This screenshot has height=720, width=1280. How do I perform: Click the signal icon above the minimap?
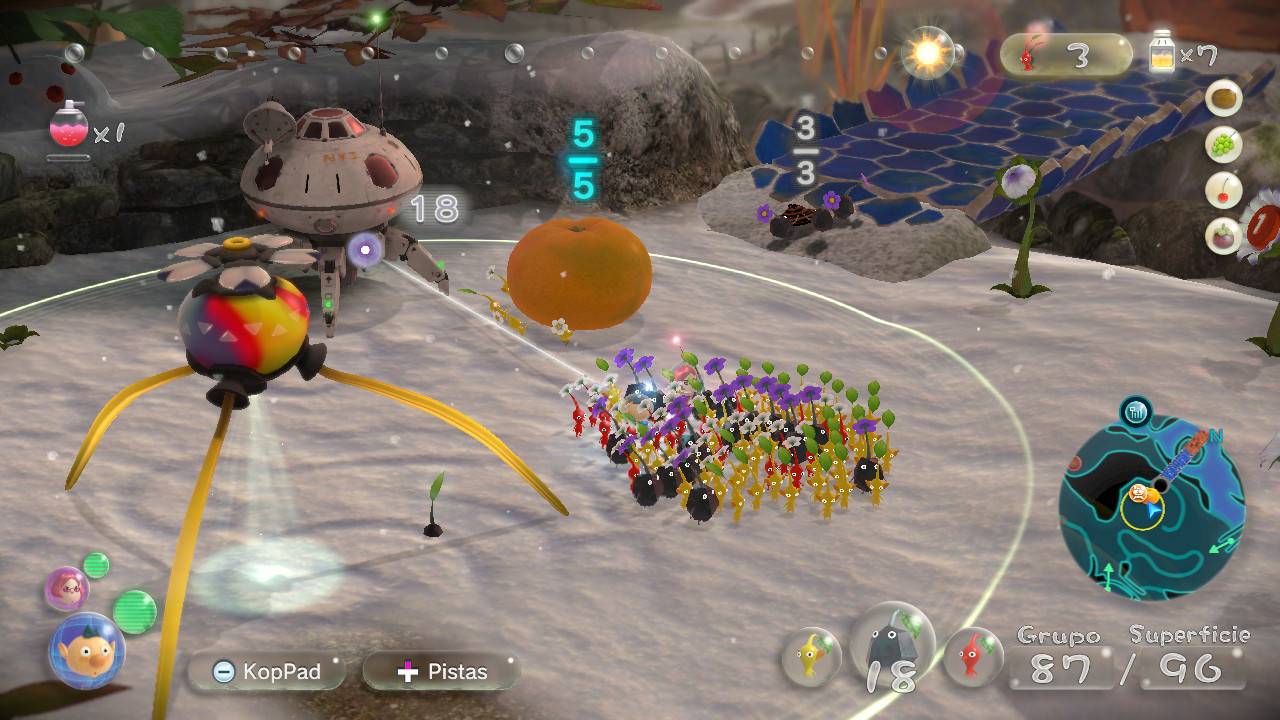pyautogui.click(x=1135, y=410)
